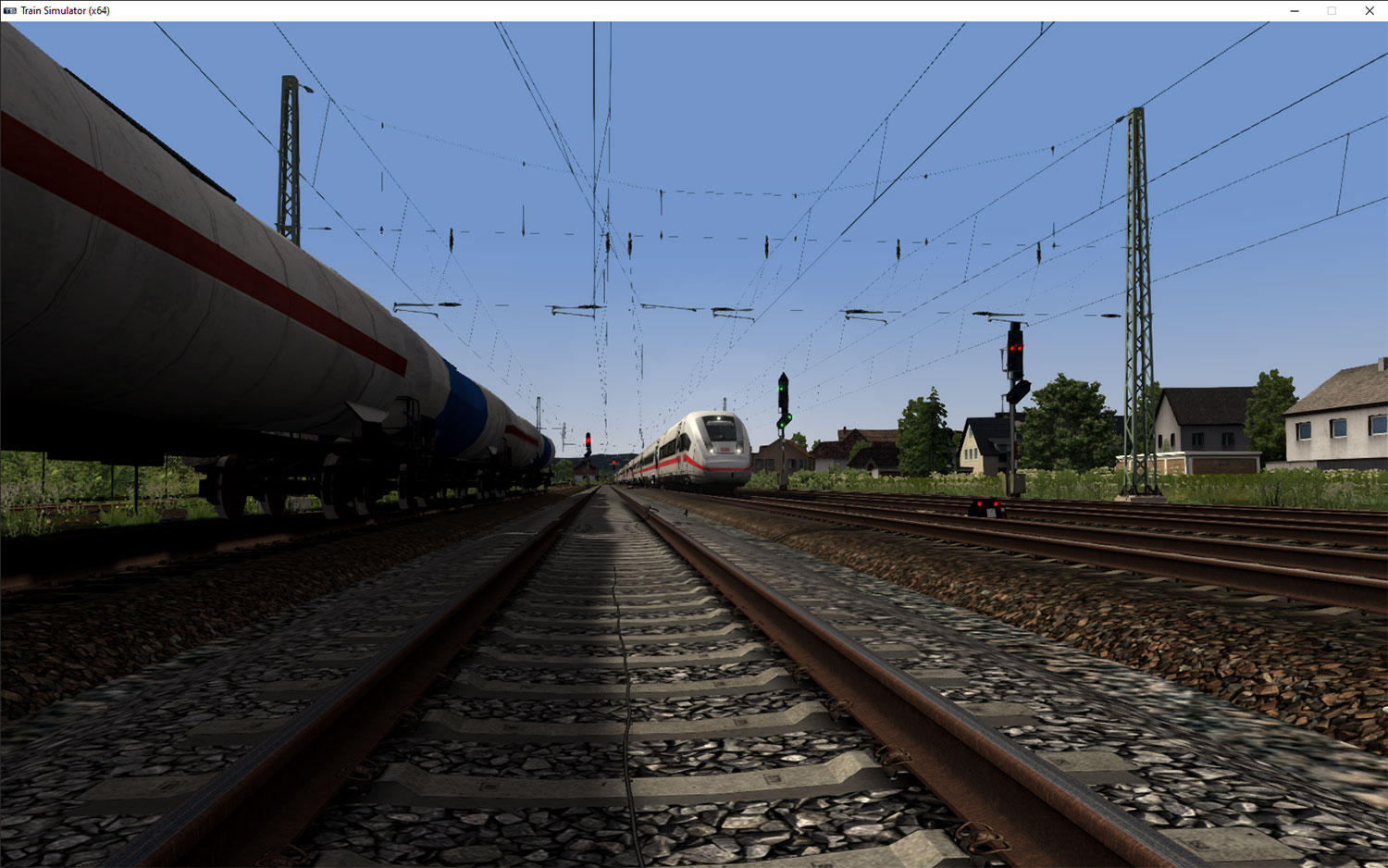
Task: Click the secondary signal head below the right red light
Action: pos(1018,391)
